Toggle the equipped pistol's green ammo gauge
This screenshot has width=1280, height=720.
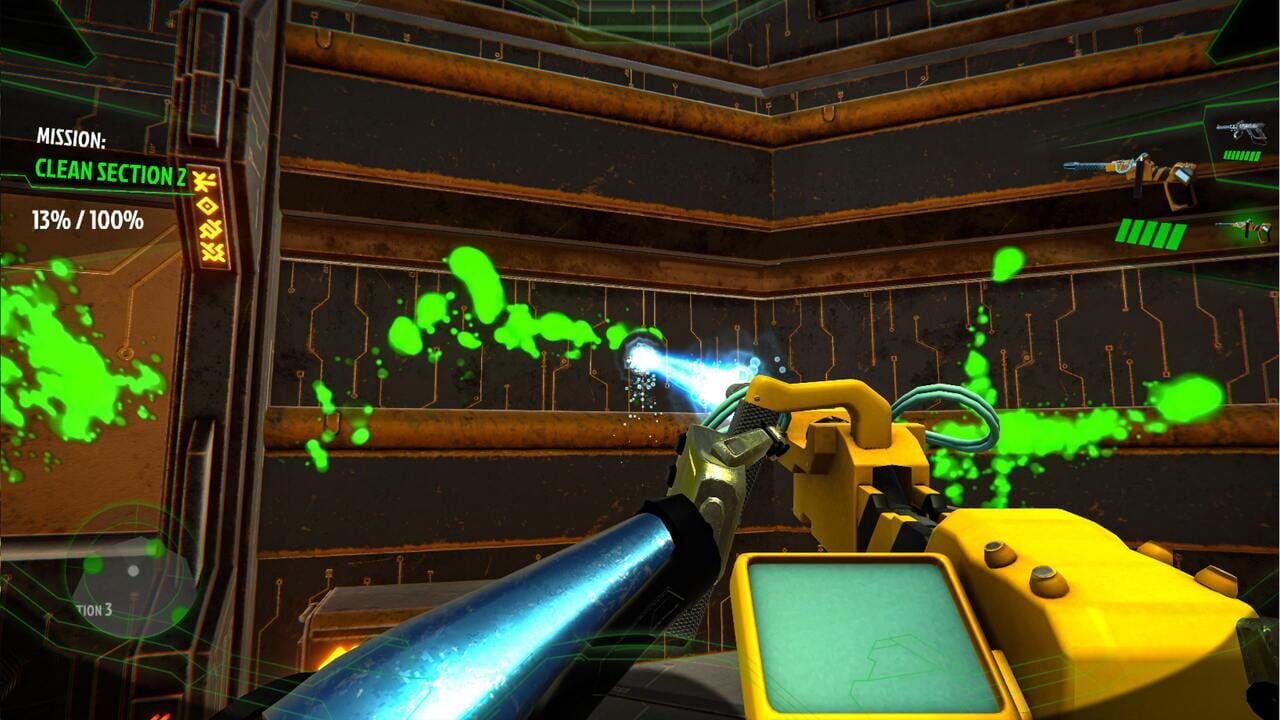[1242, 155]
